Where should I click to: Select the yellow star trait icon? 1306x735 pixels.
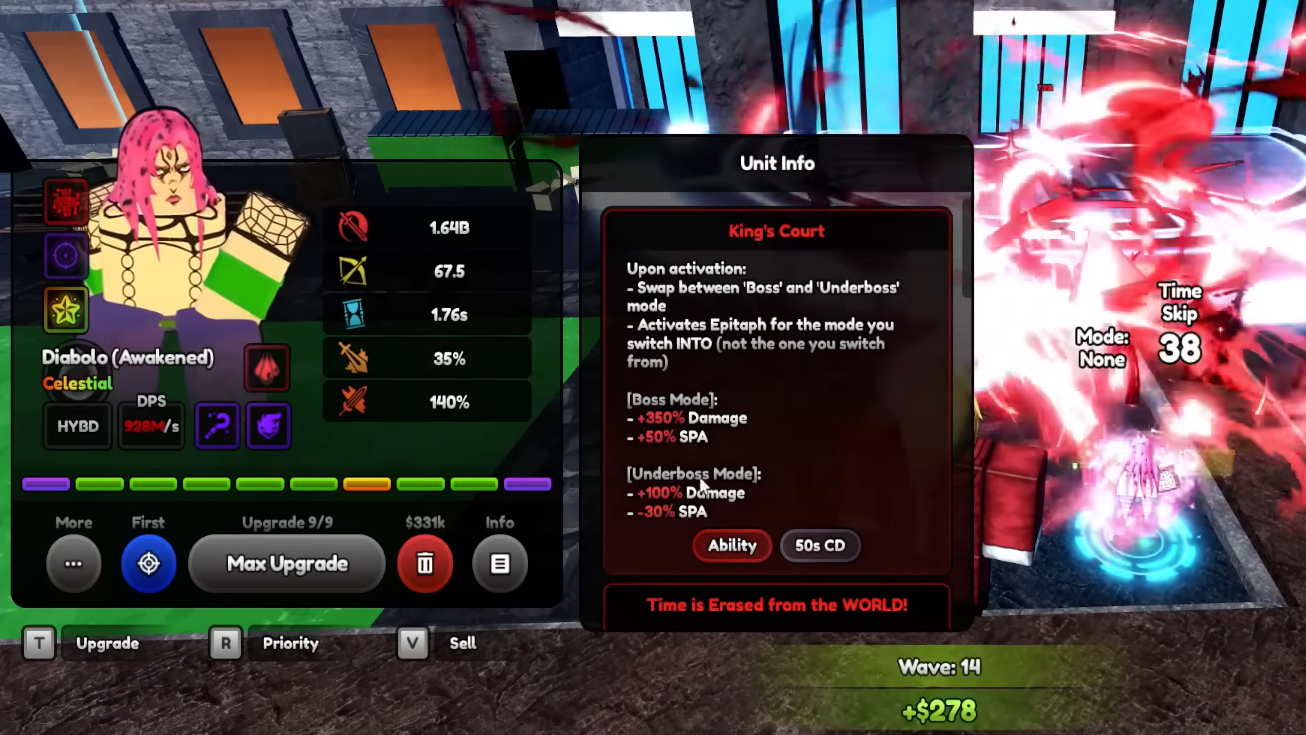click(66, 311)
